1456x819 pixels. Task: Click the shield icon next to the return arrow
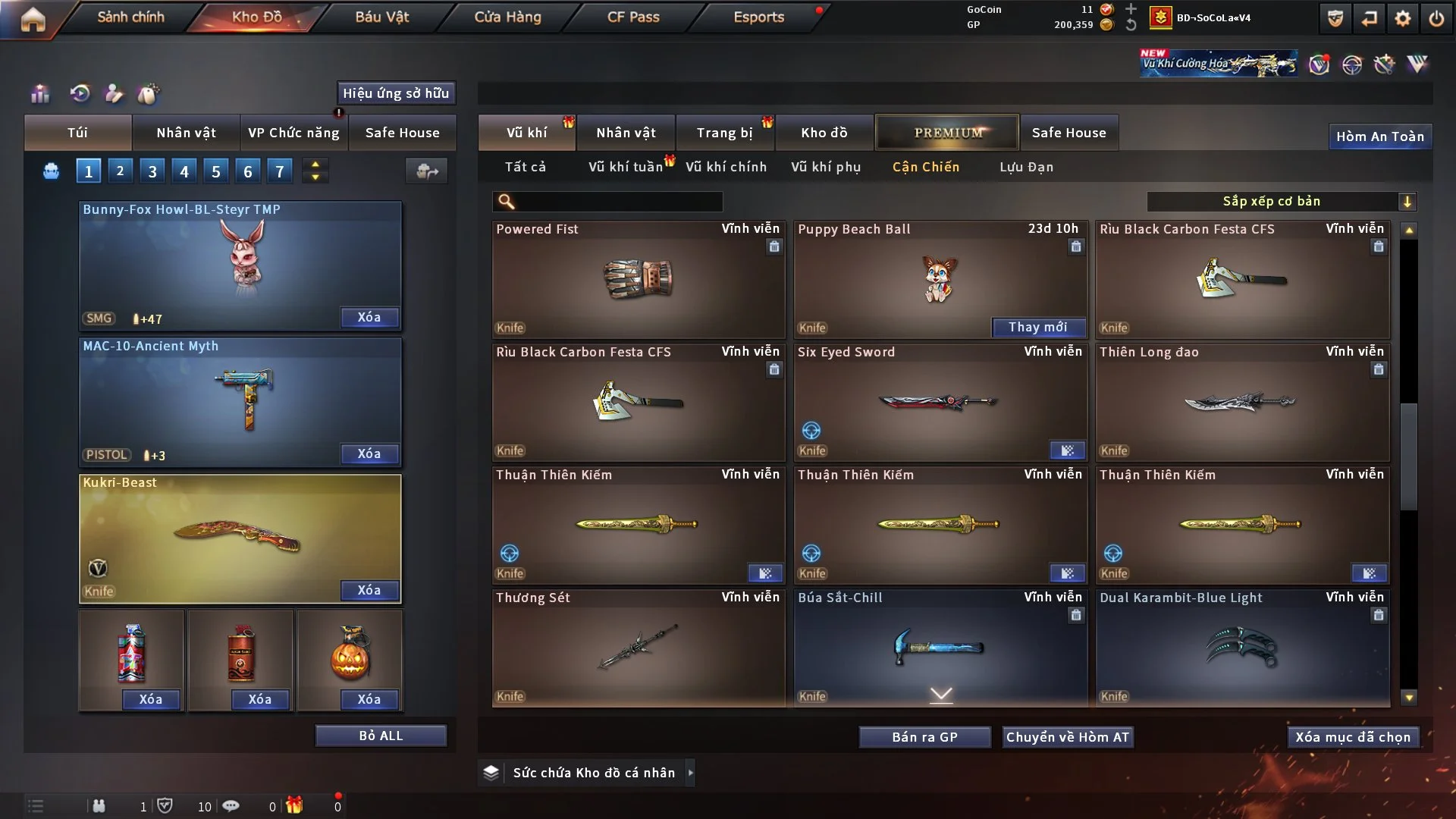1335,17
